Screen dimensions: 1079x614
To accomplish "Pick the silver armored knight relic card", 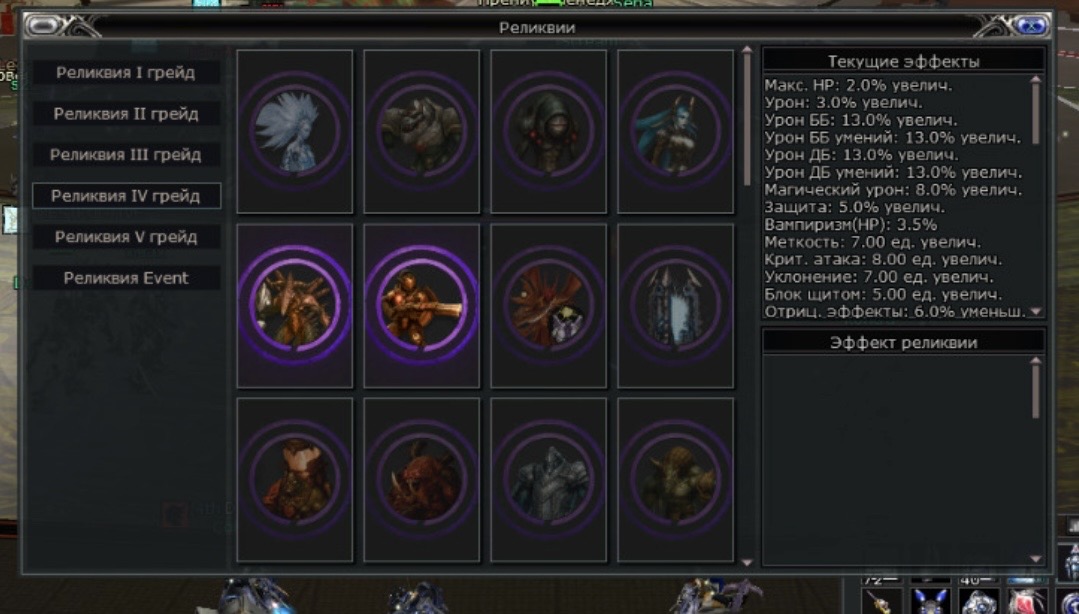I will (x=548, y=480).
